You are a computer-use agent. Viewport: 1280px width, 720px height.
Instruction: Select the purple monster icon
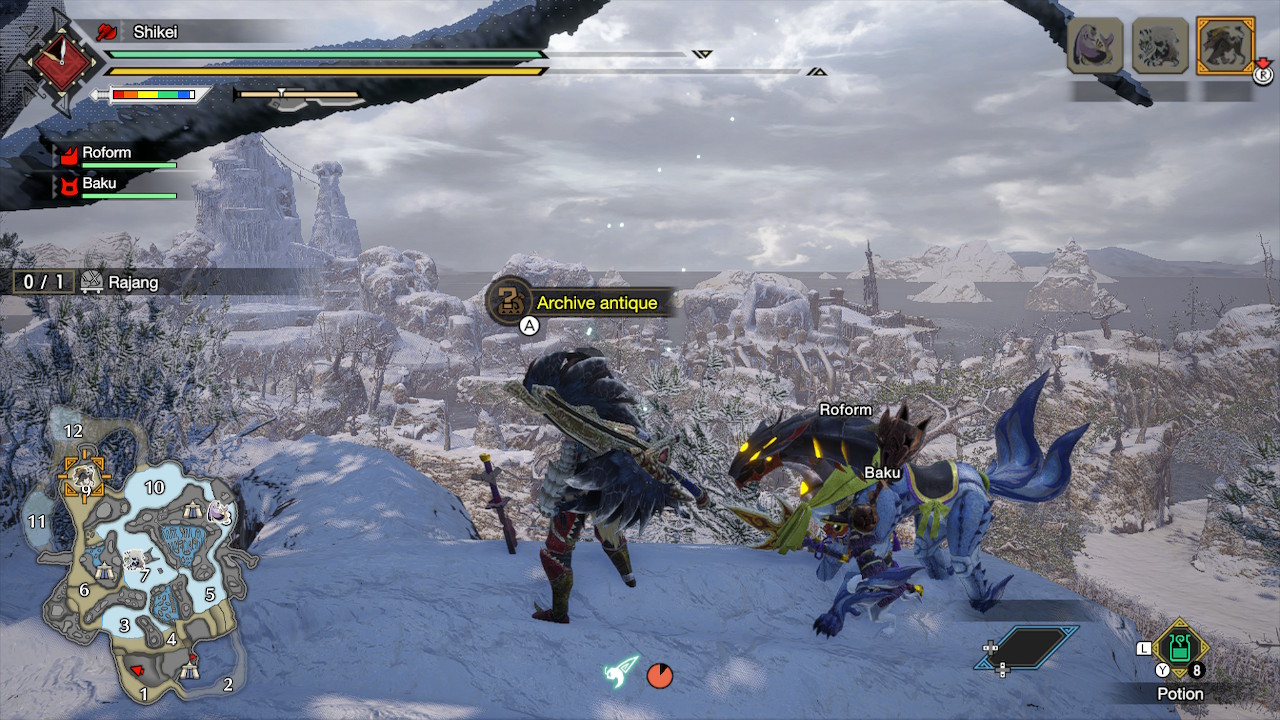(1095, 45)
